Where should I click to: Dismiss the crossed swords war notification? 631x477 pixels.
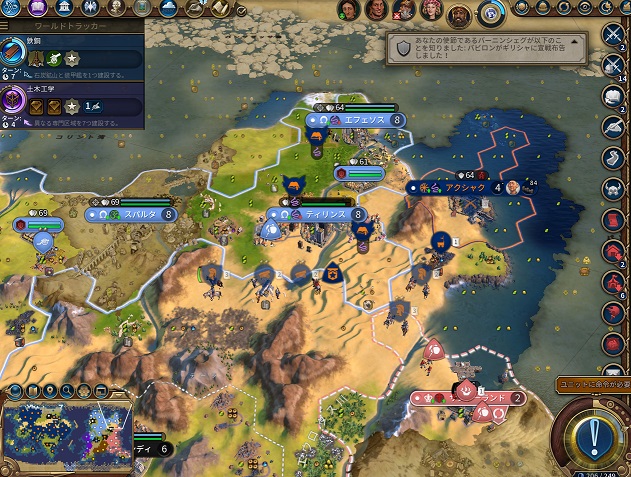pos(614,34)
